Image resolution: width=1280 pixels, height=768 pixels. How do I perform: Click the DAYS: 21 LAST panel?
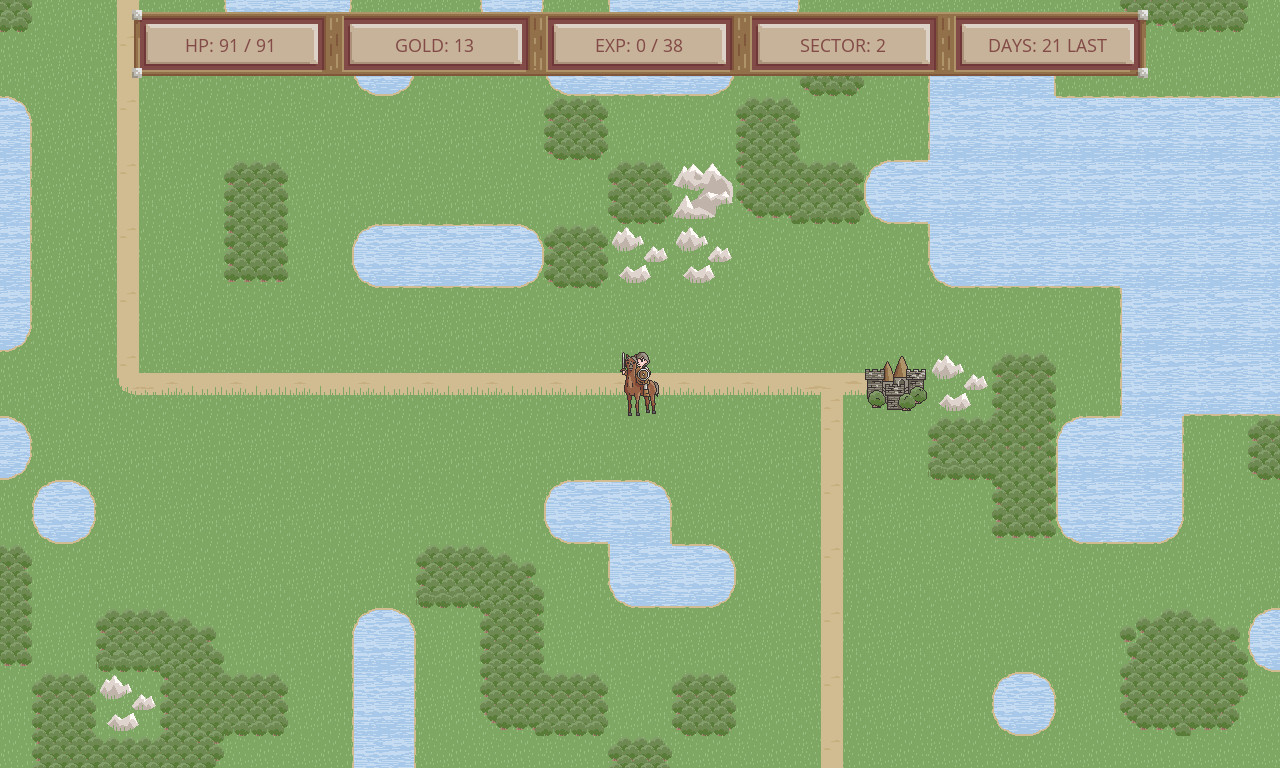pyautogui.click(x=1045, y=44)
